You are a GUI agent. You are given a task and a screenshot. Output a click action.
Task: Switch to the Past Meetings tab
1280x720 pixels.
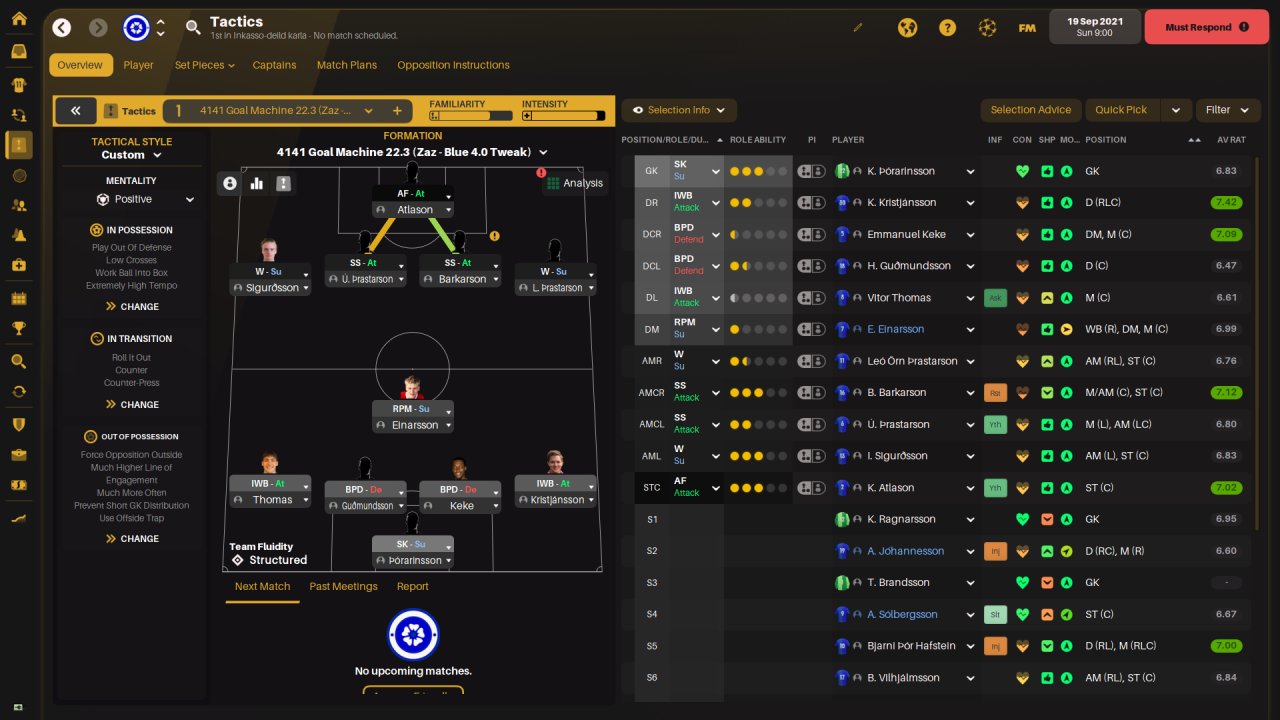(343, 586)
